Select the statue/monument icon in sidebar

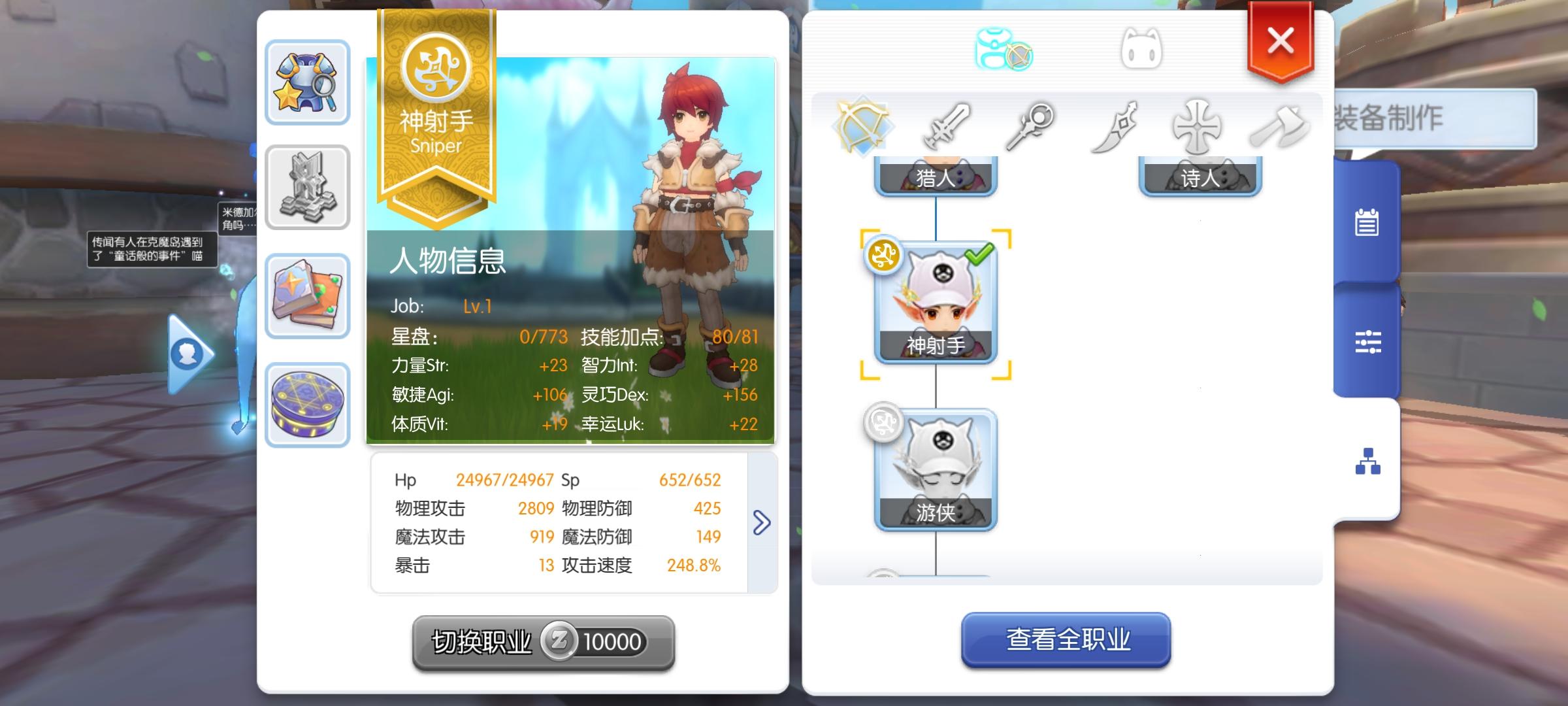point(308,189)
